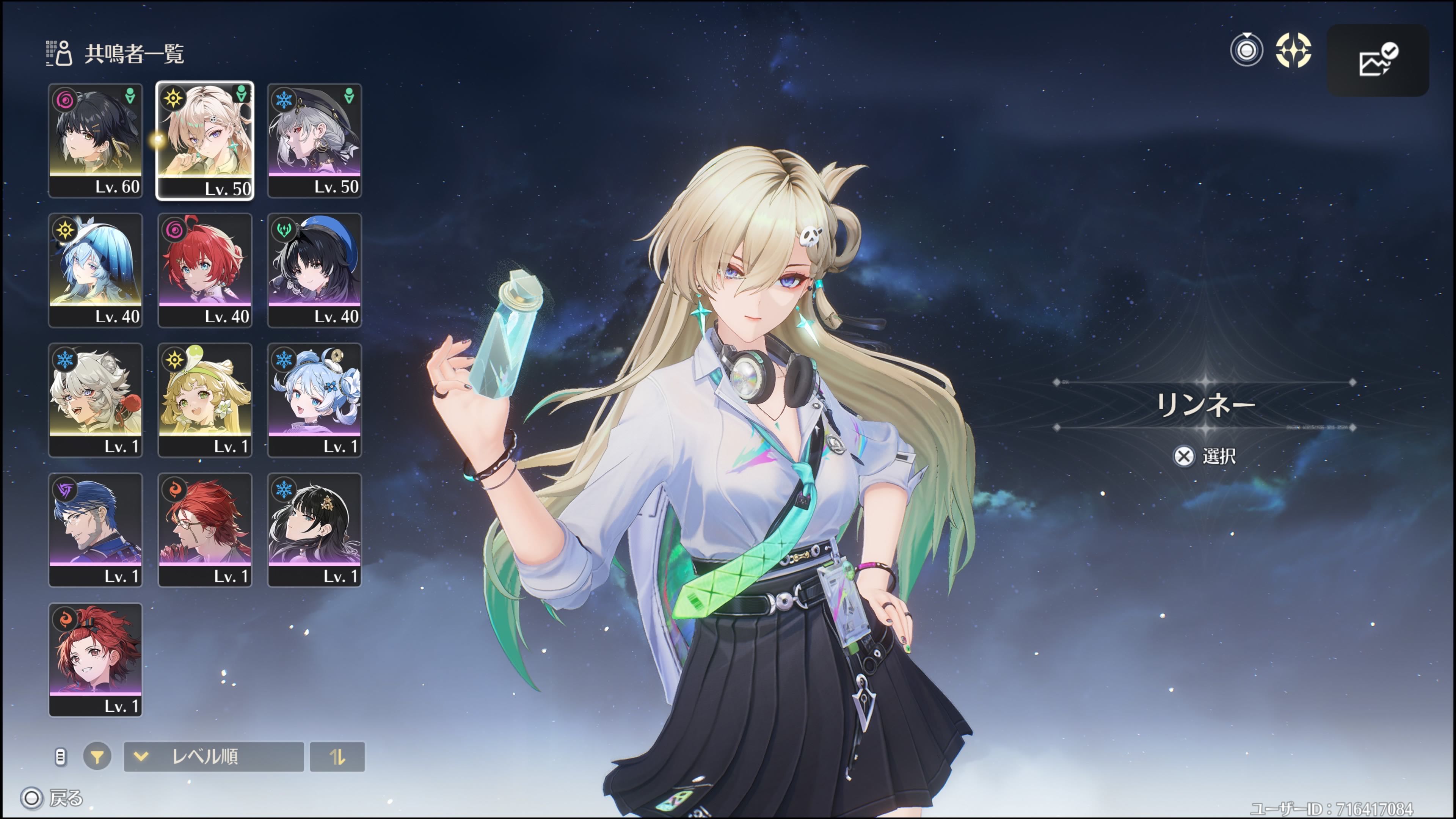The image size is (1456, 819).
Task: Choose the red ponytail grinning Lv. 1 resonator
Action: (95, 660)
